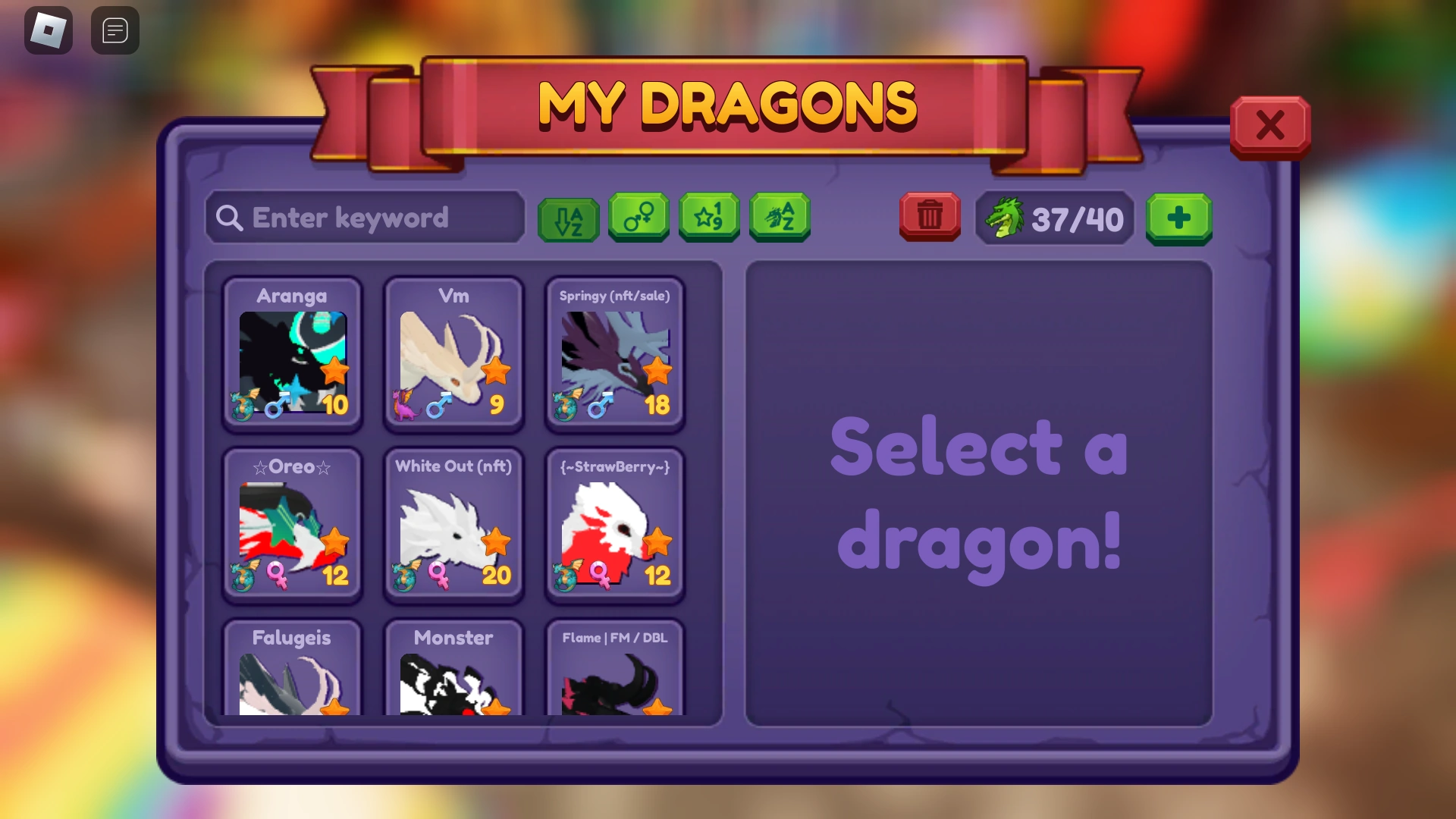Toggle the favorite star on White Out (nft)
This screenshot has width=1456, height=819.
pos(497,541)
